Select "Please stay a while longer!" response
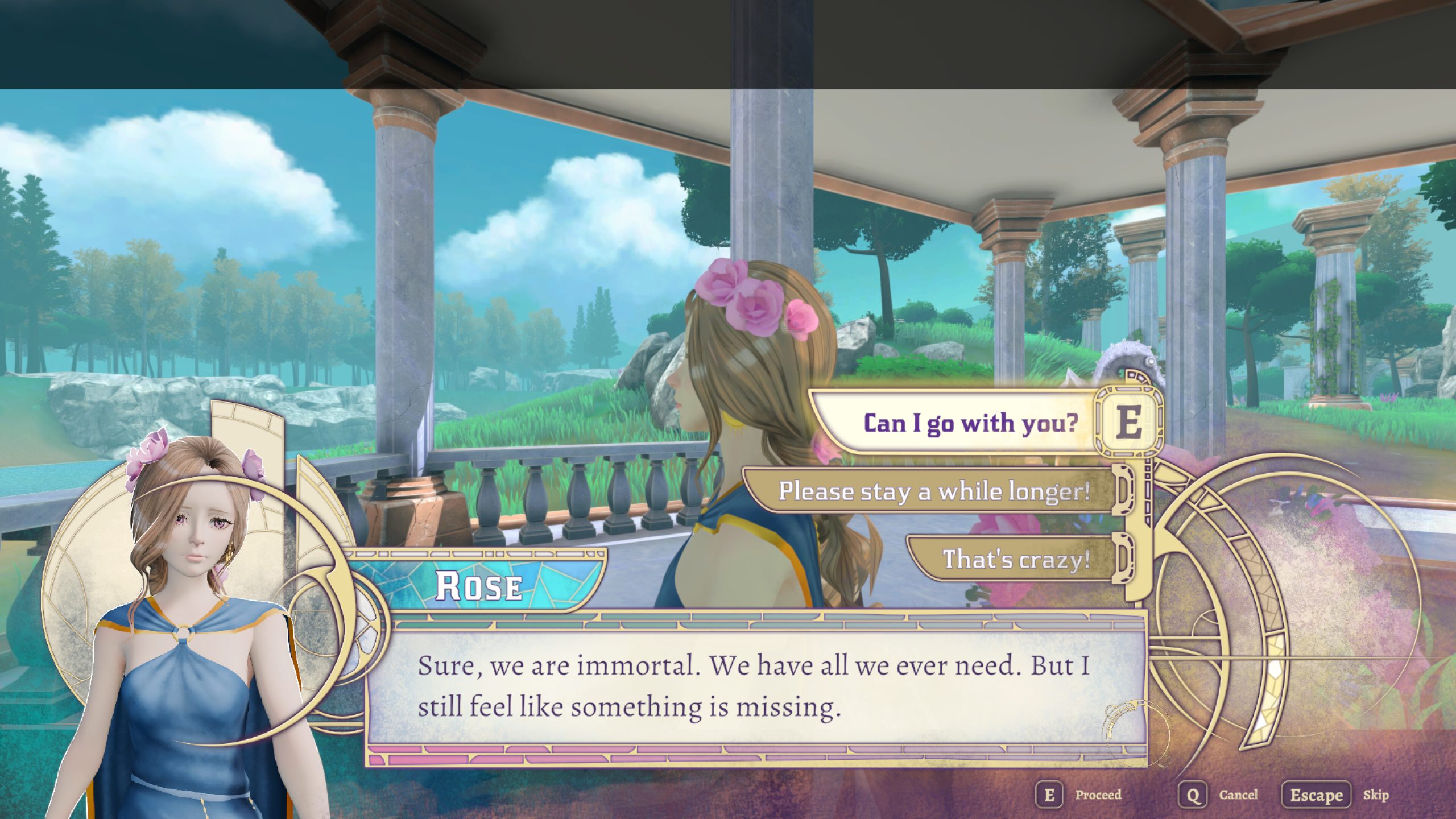 (933, 491)
